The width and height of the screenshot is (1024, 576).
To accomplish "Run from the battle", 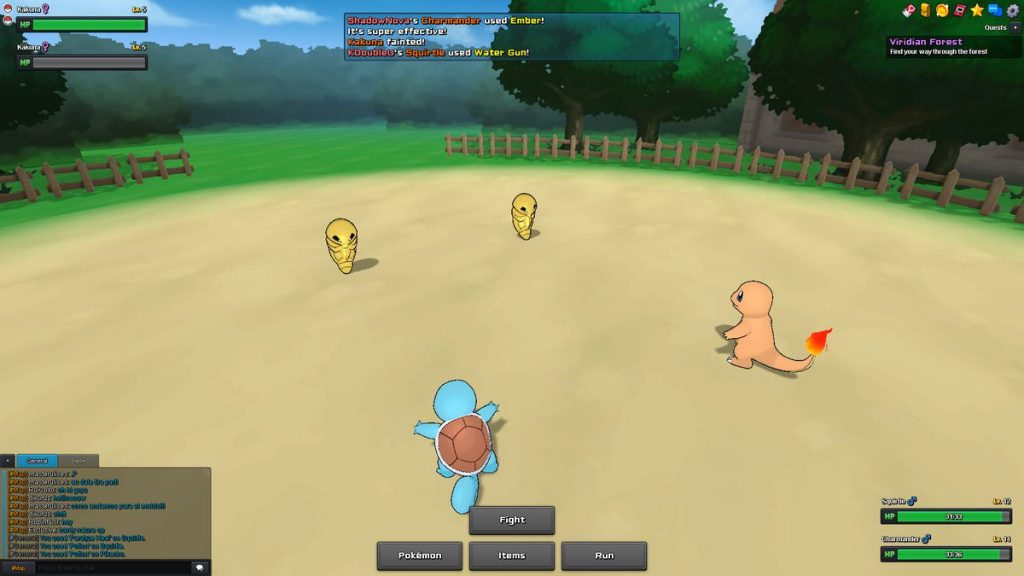I will coord(604,556).
